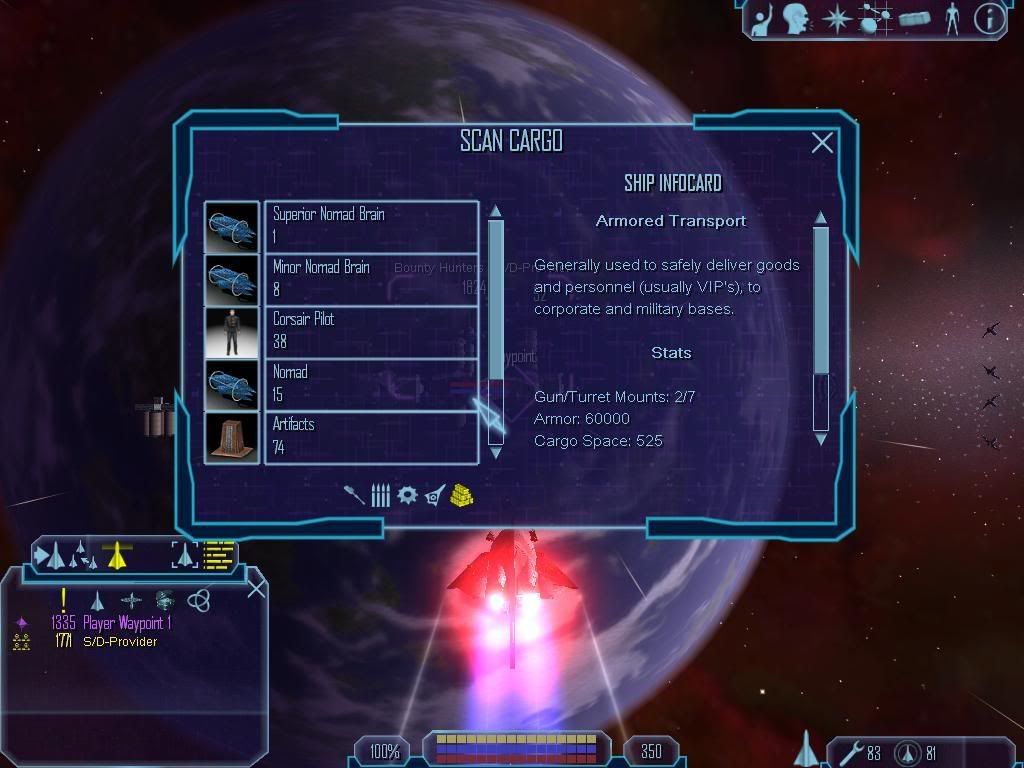Activate the yellow formation ship maneuver icon
This screenshot has width=1024, height=768.
tap(118, 554)
